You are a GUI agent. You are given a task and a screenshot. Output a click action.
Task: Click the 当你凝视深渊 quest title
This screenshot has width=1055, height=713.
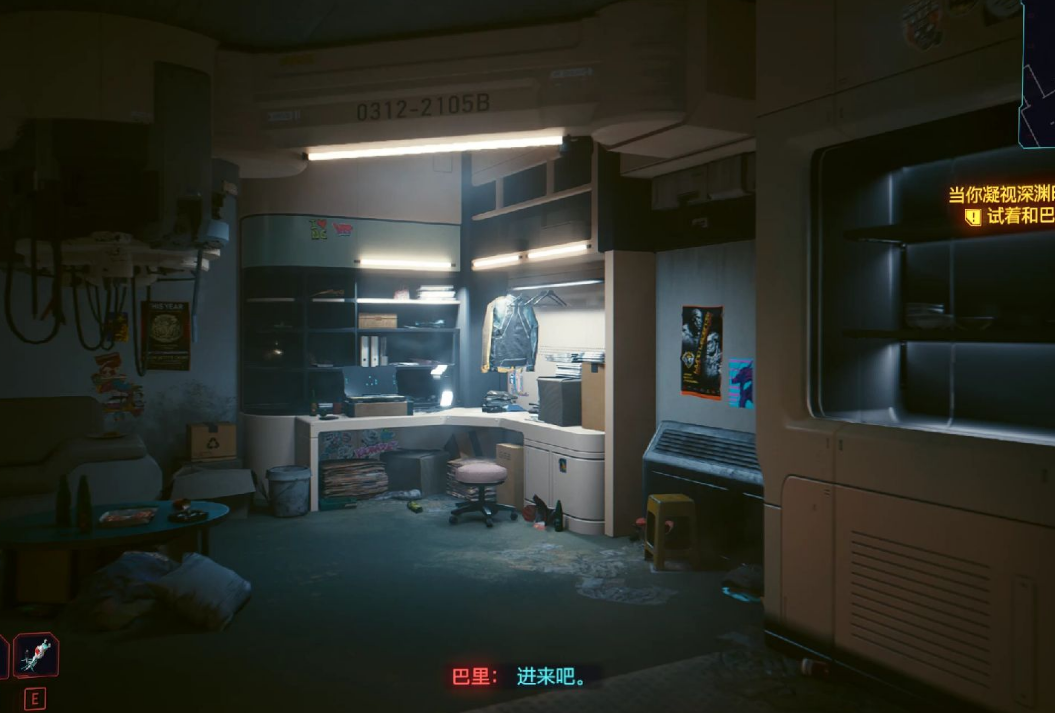click(x=1001, y=195)
